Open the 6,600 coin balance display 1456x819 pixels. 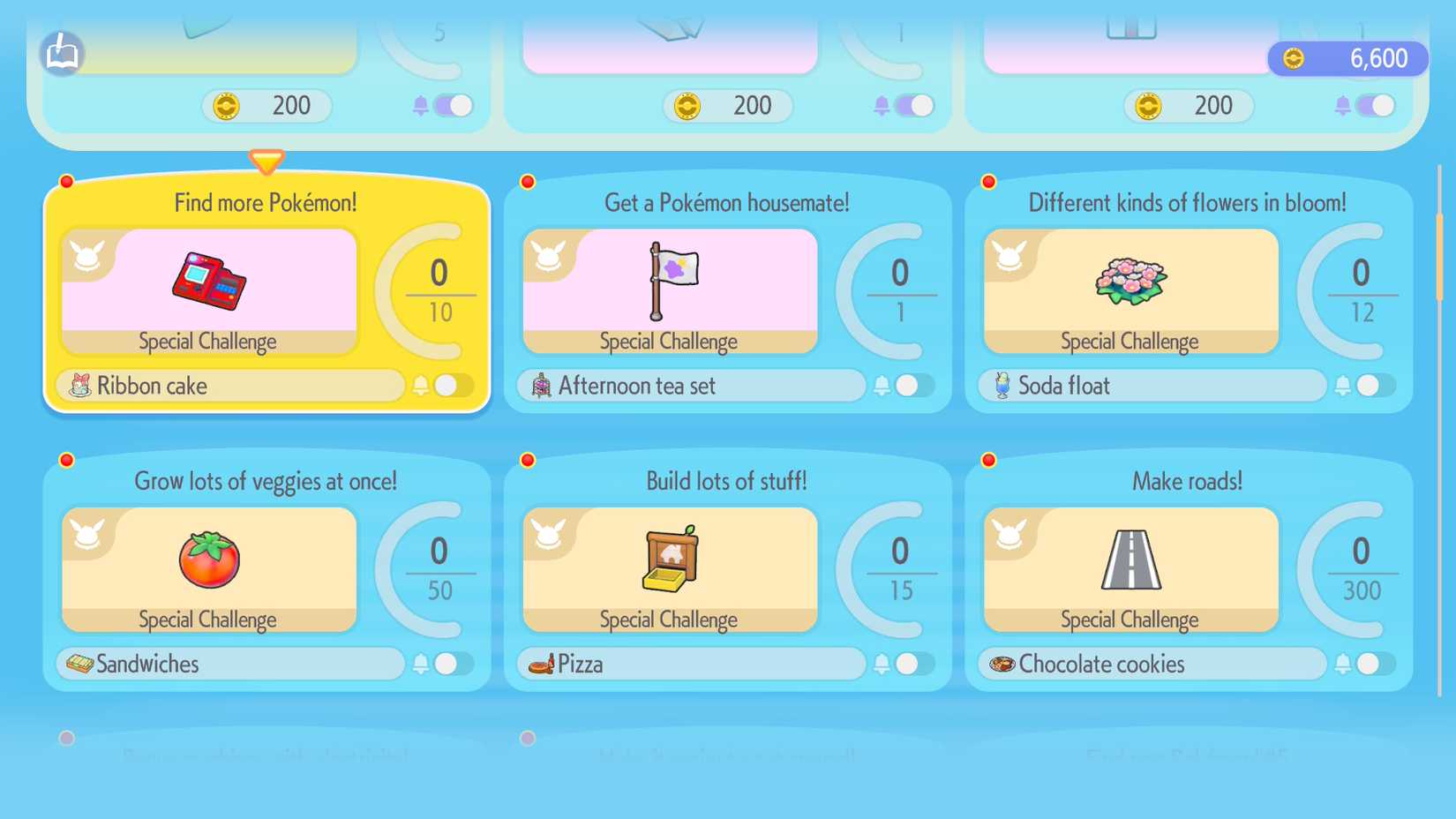tap(1347, 58)
